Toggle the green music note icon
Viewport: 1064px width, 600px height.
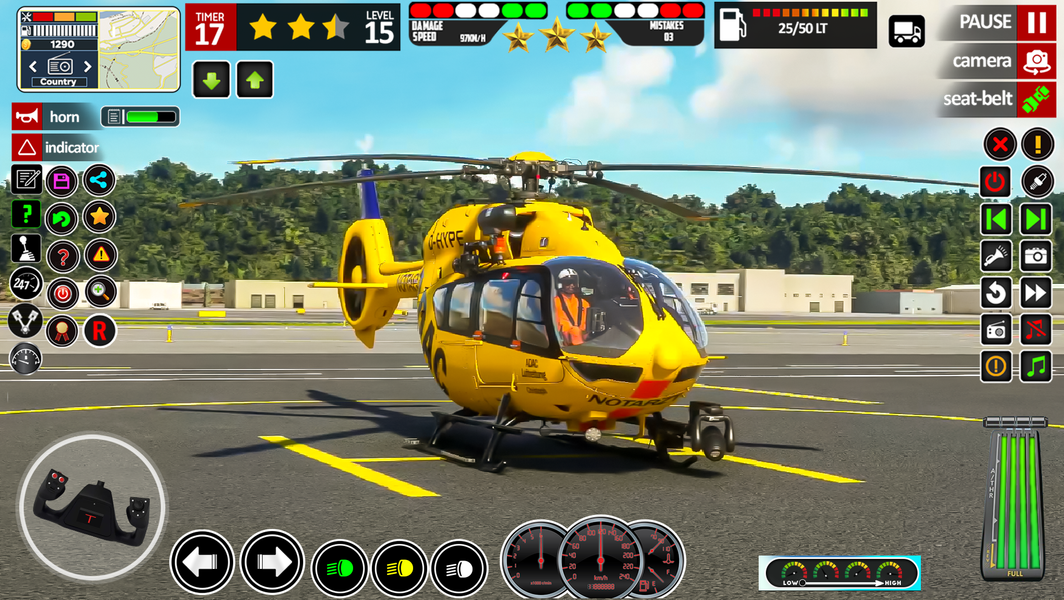coord(1036,366)
